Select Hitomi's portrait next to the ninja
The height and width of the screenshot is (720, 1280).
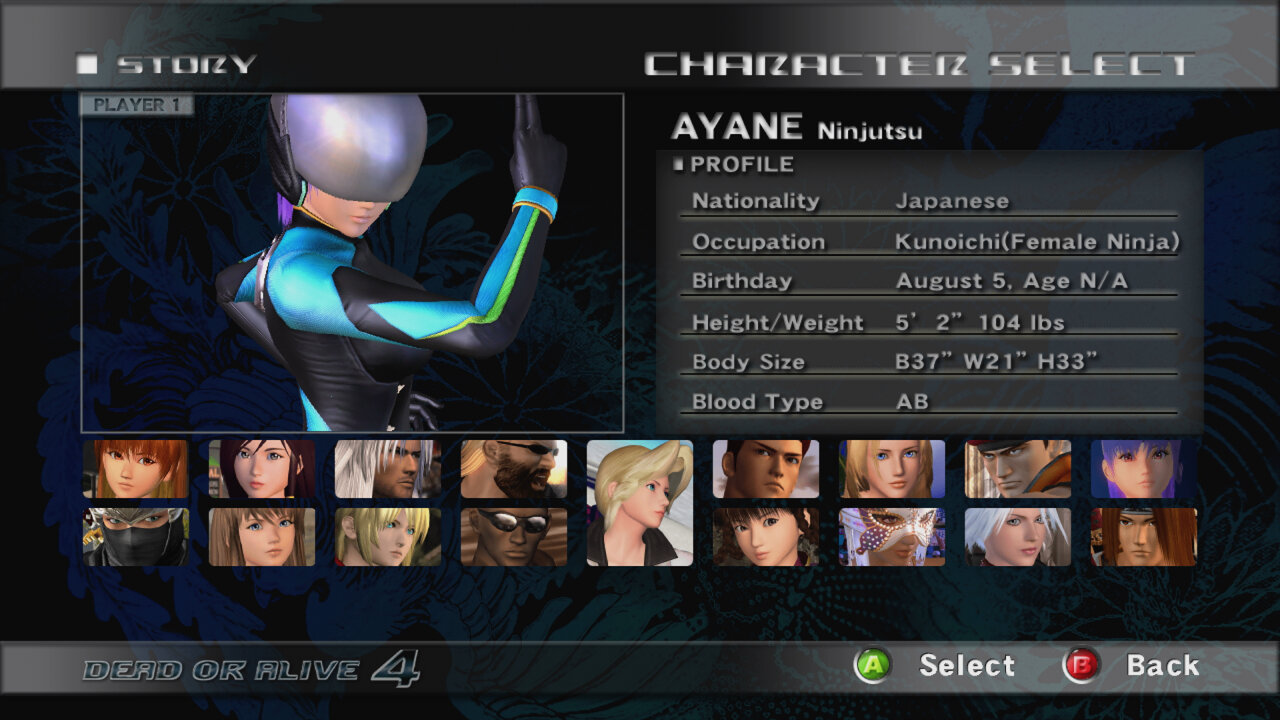[x=262, y=538]
